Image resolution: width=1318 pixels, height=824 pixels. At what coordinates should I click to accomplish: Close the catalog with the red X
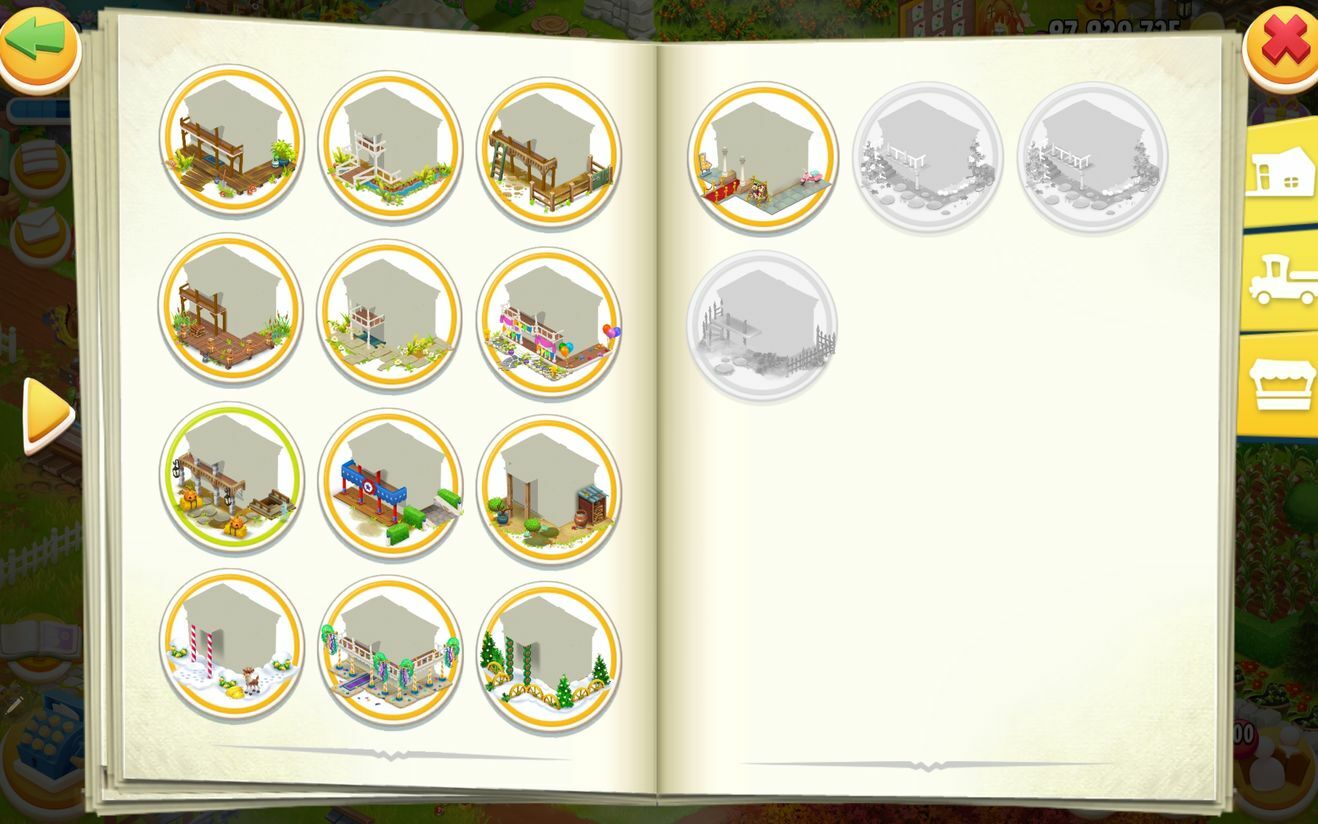[1283, 43]
